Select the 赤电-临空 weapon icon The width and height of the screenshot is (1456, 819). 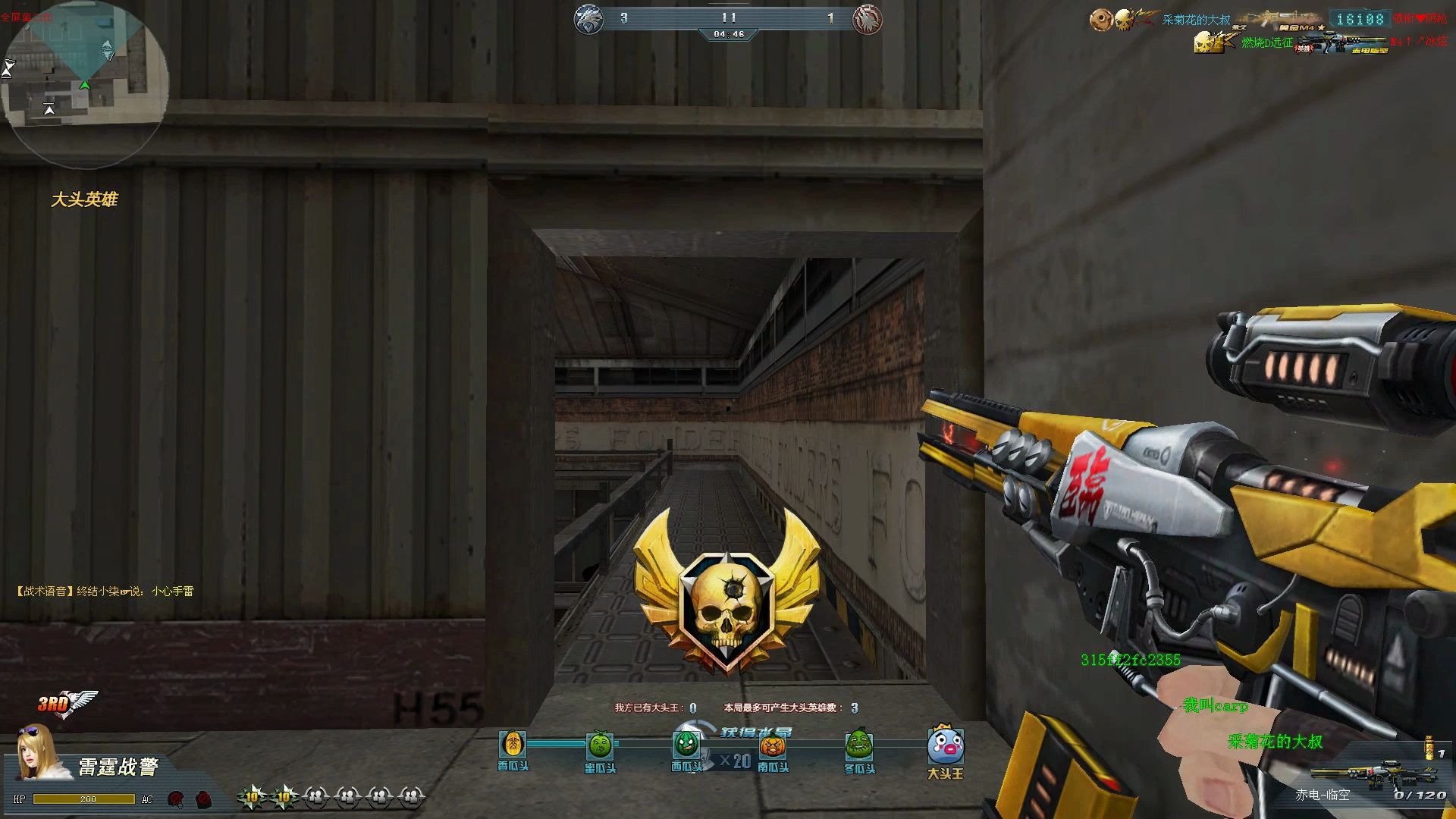pos(1357,773)
